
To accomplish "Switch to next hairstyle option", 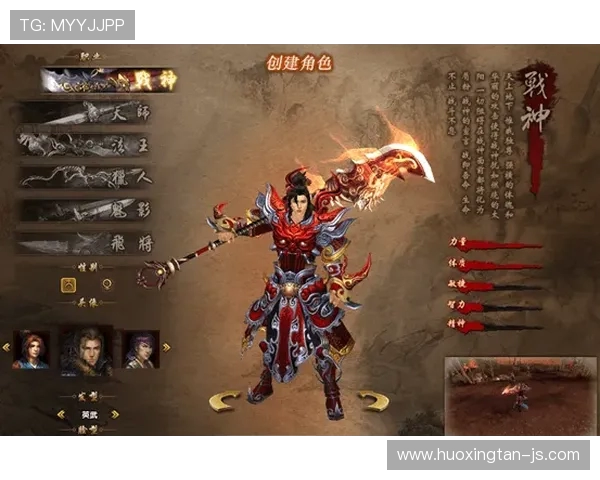I will coord(115,413).
